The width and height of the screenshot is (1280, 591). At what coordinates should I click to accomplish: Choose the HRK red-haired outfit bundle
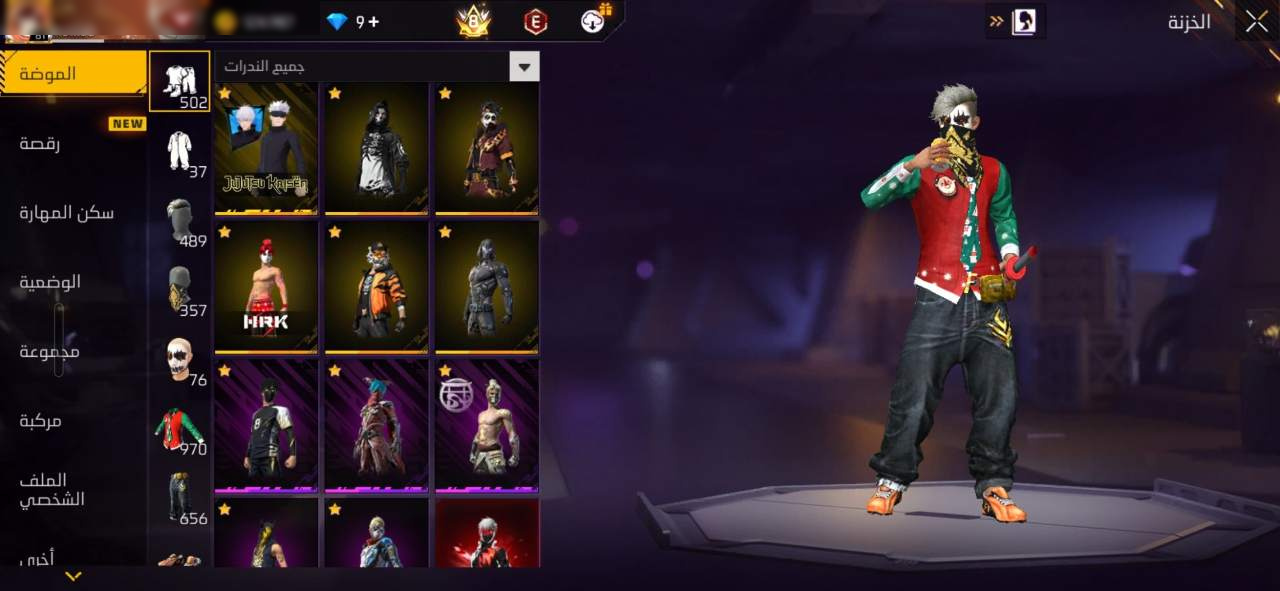[266, 287]
